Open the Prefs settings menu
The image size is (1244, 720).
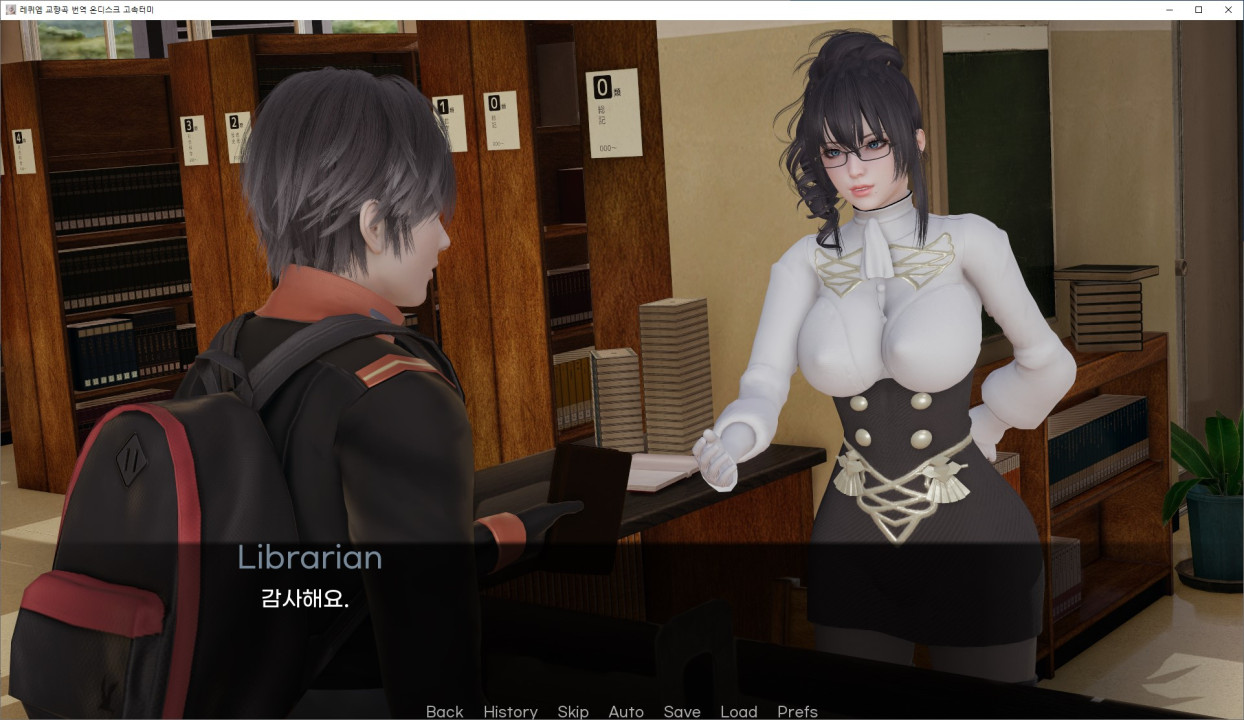pyautogui.click(x=797, y=711)
